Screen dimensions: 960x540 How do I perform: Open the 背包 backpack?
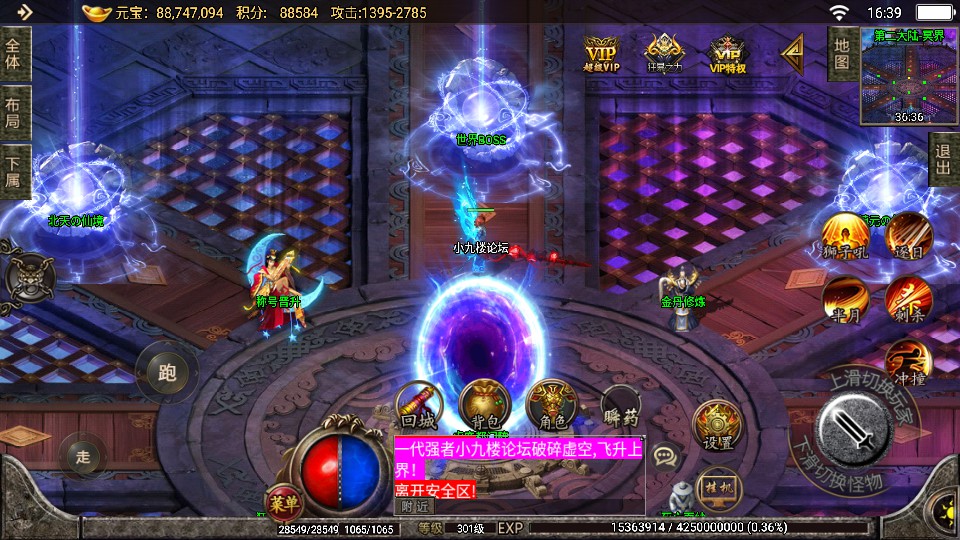click(485, 406)
